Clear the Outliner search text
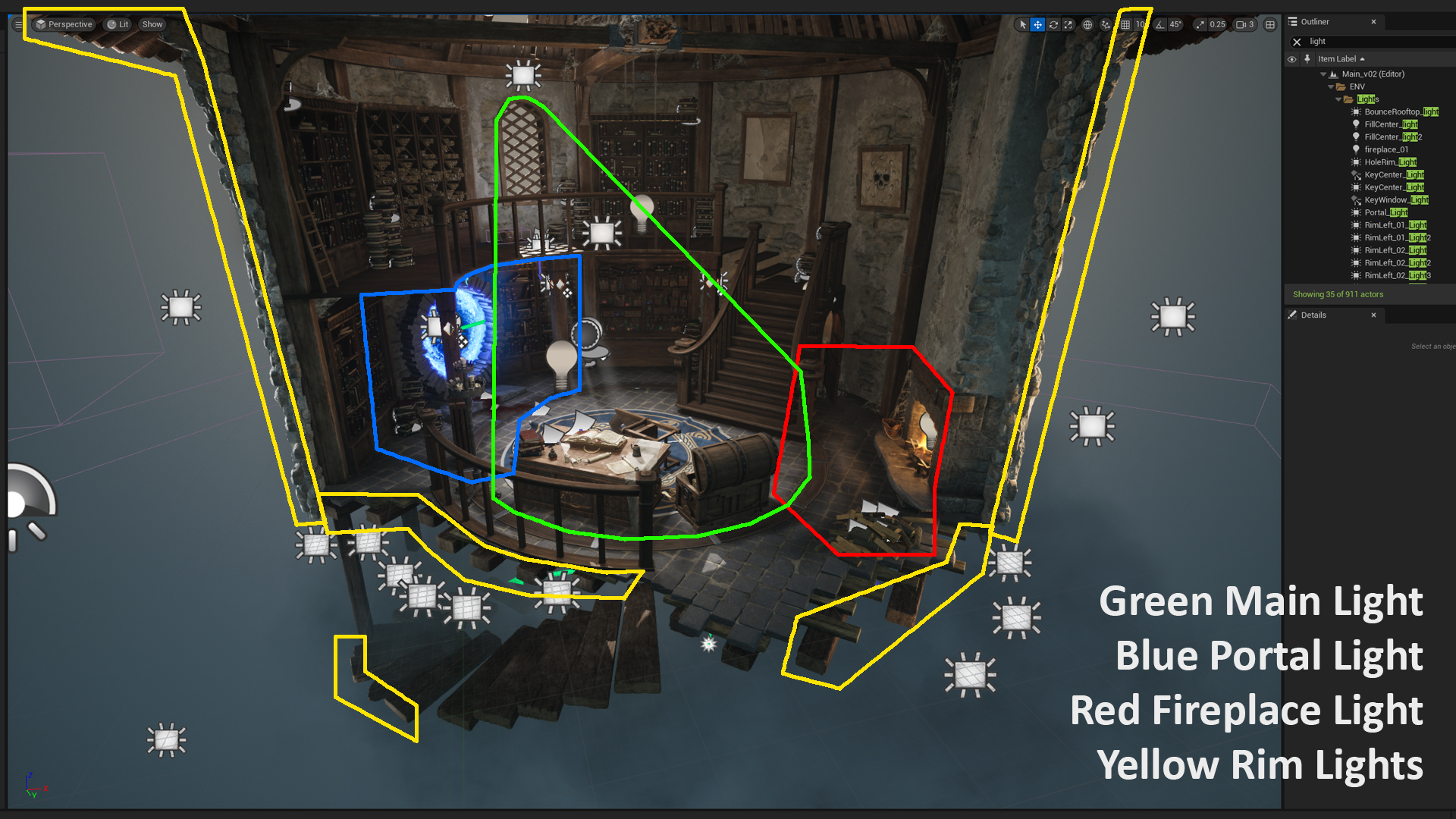 coord(1297,42)
